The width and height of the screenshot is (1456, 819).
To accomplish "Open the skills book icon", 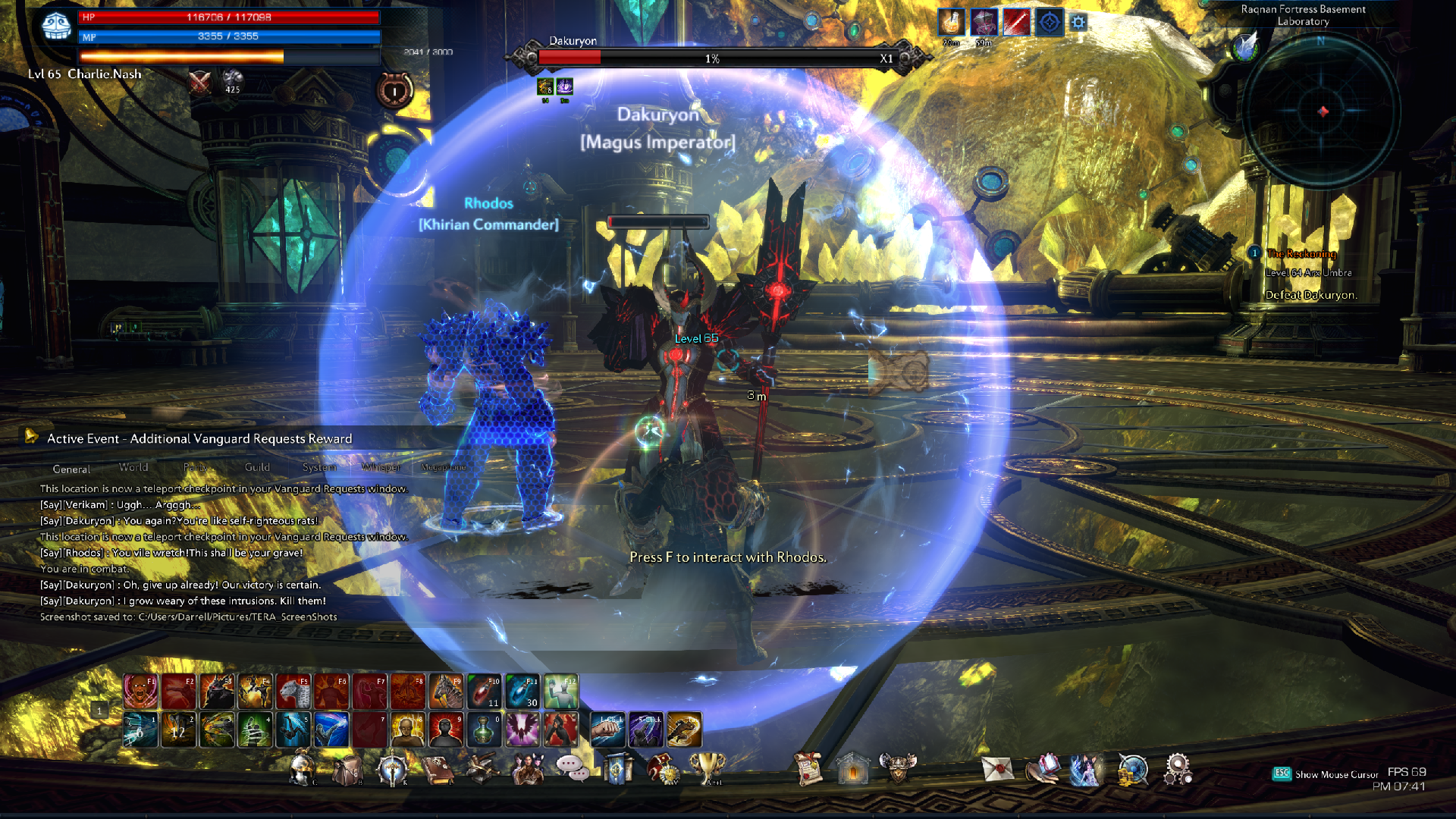I will (438, 769).
